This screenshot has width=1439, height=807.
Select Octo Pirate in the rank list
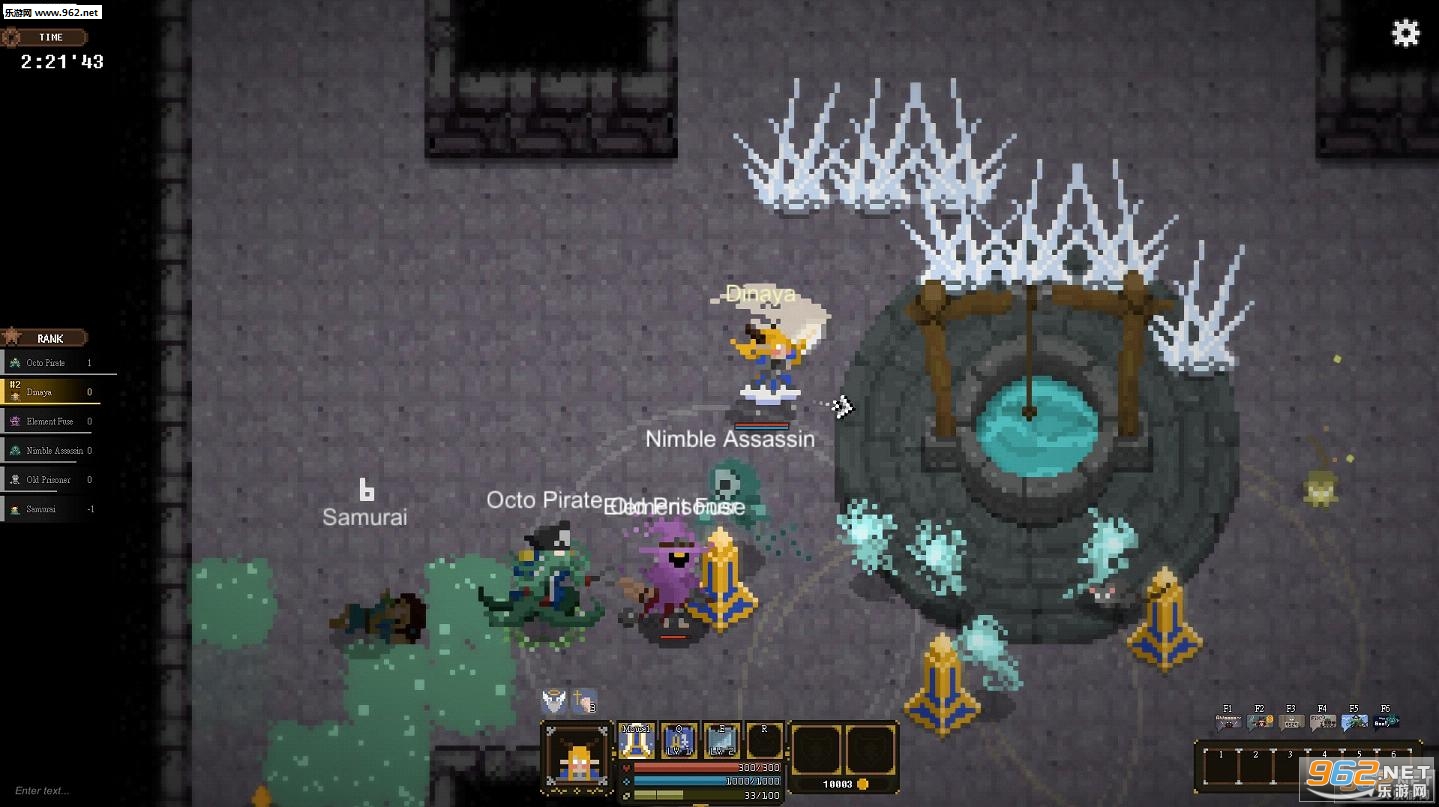(x=50, y=363)
